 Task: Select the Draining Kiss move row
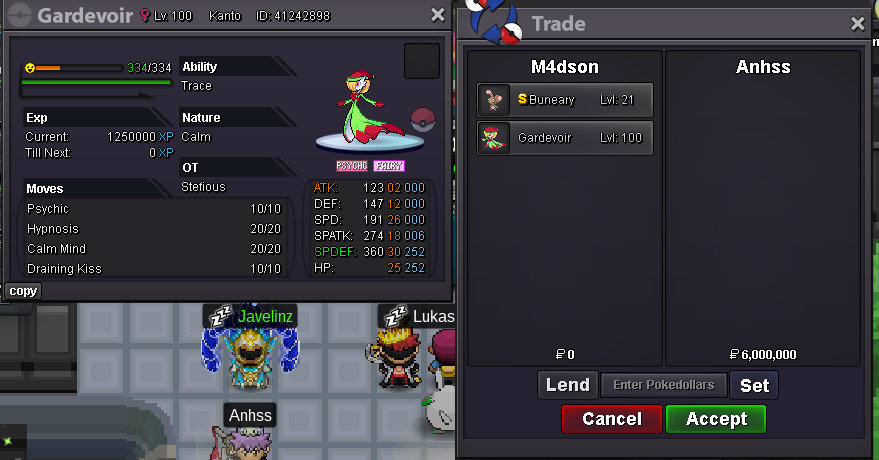157,269
